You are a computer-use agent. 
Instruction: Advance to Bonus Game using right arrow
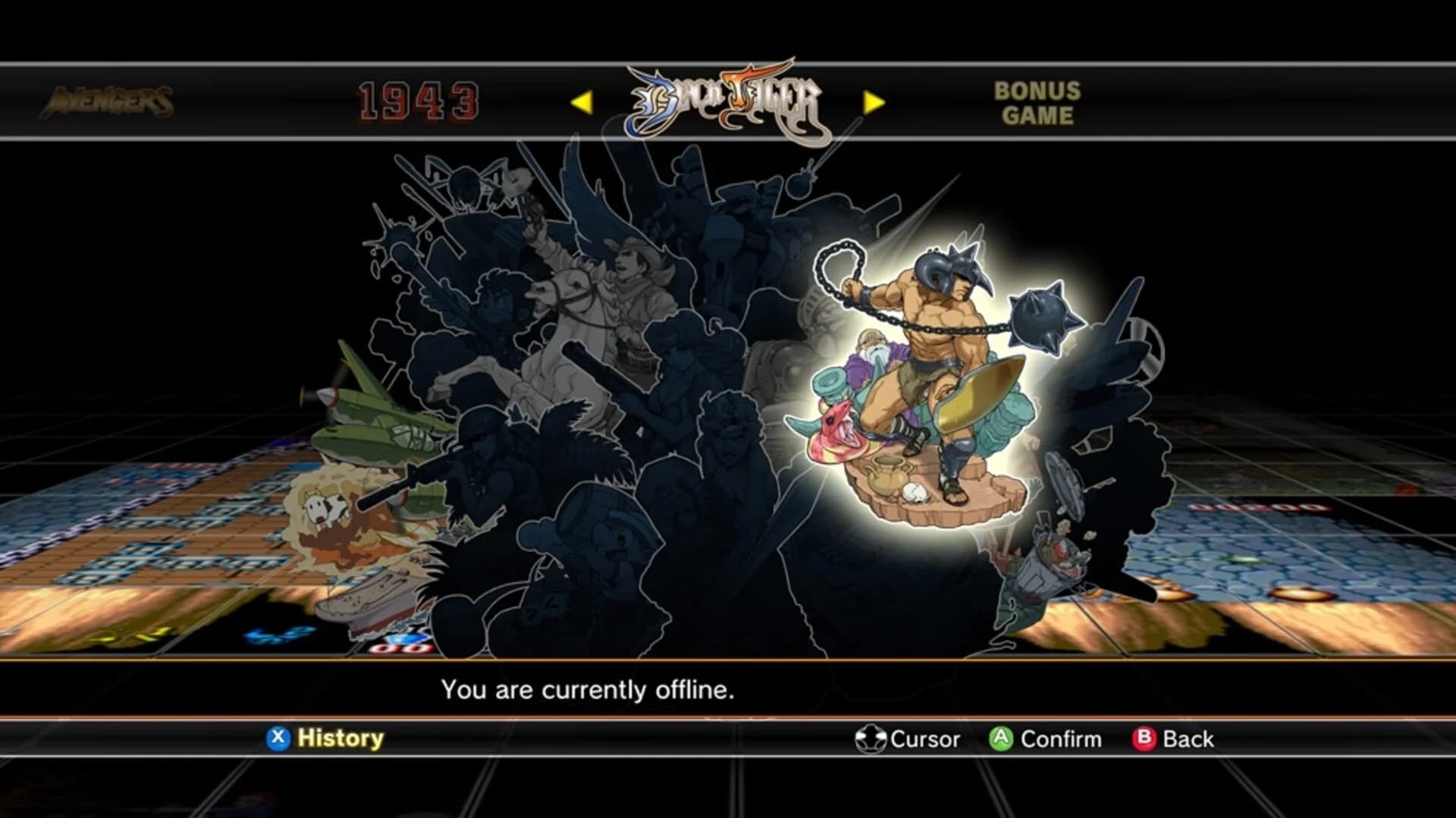[874, 101]
